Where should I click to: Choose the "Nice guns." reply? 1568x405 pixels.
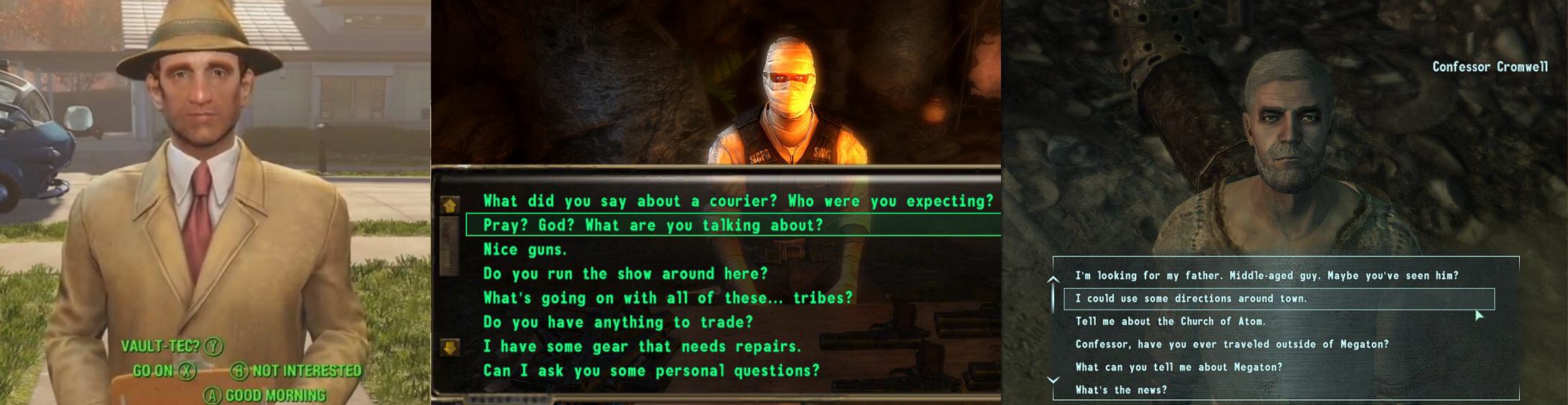coord(525,250)
